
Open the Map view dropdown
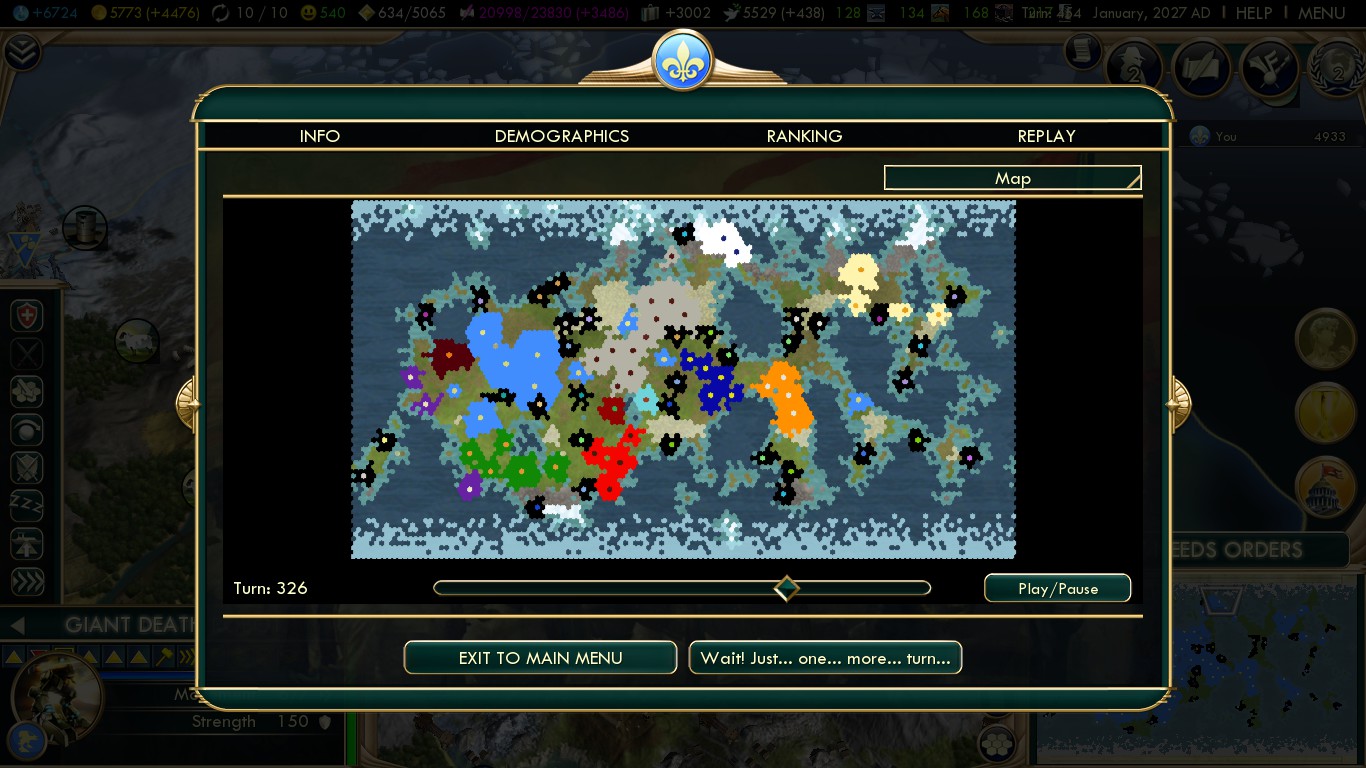tap(1012, 178)
